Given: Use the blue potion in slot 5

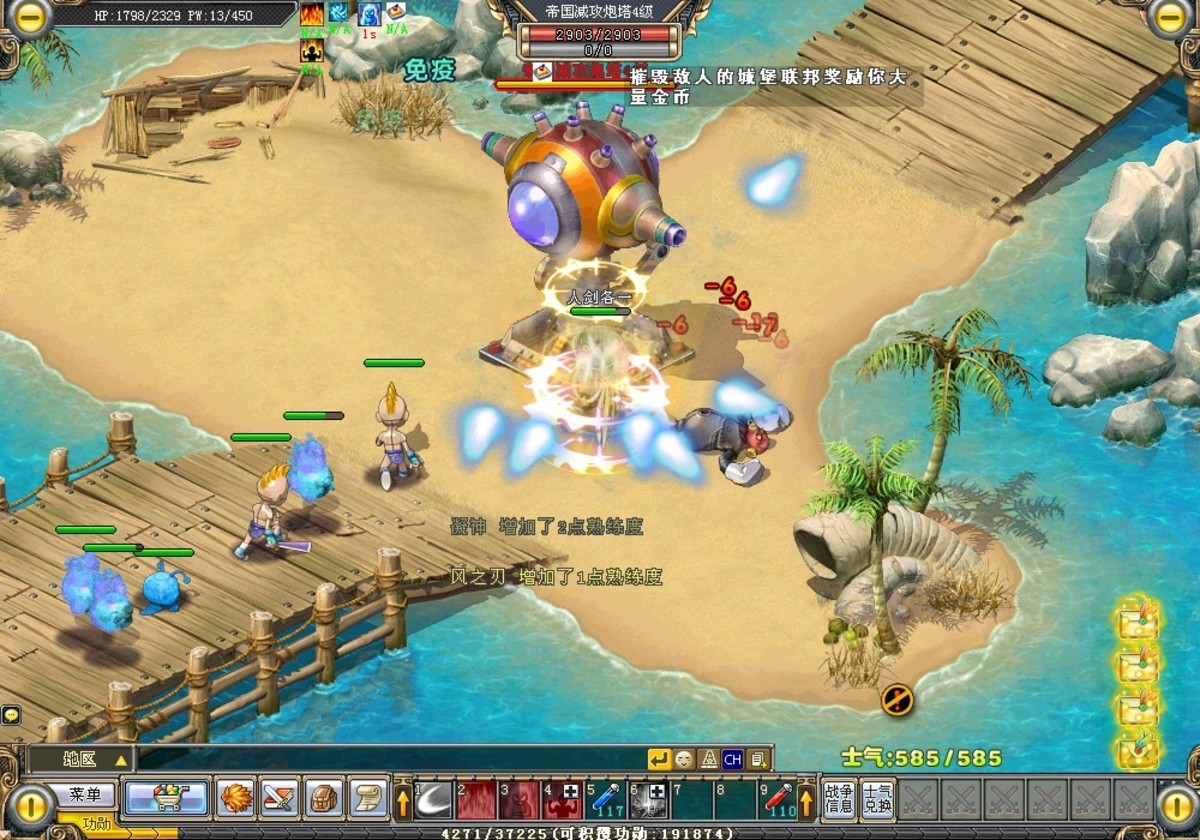Looking at the screenshot, I should [x=606, y=800].
